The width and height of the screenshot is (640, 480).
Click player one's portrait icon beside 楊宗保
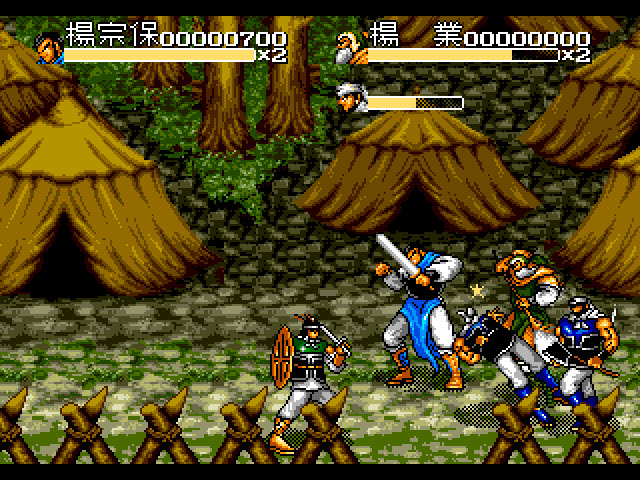49,46
